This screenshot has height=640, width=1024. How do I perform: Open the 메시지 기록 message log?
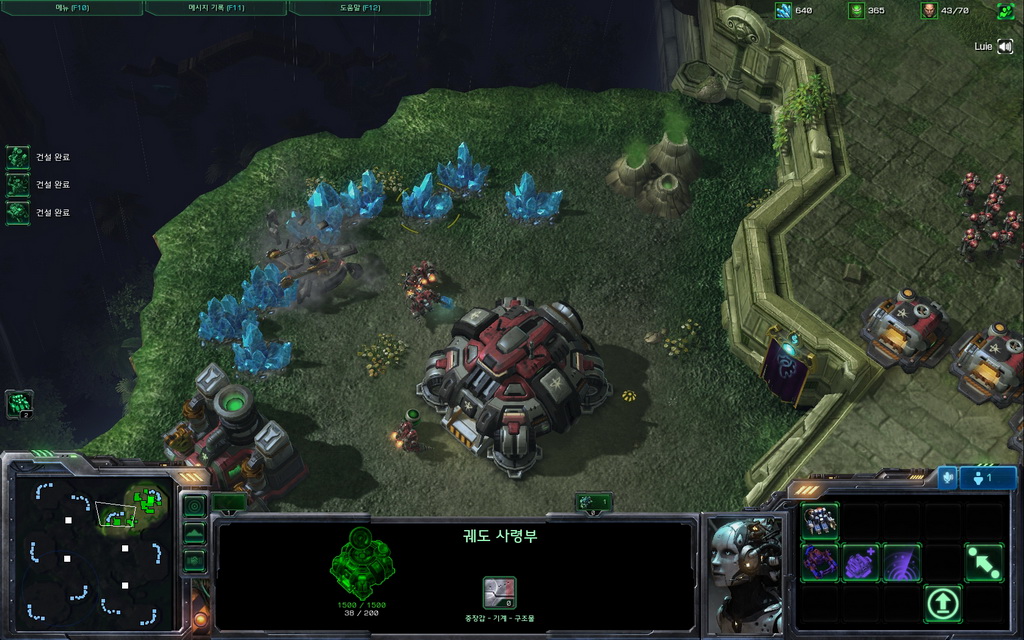click(x=215, y=8)
